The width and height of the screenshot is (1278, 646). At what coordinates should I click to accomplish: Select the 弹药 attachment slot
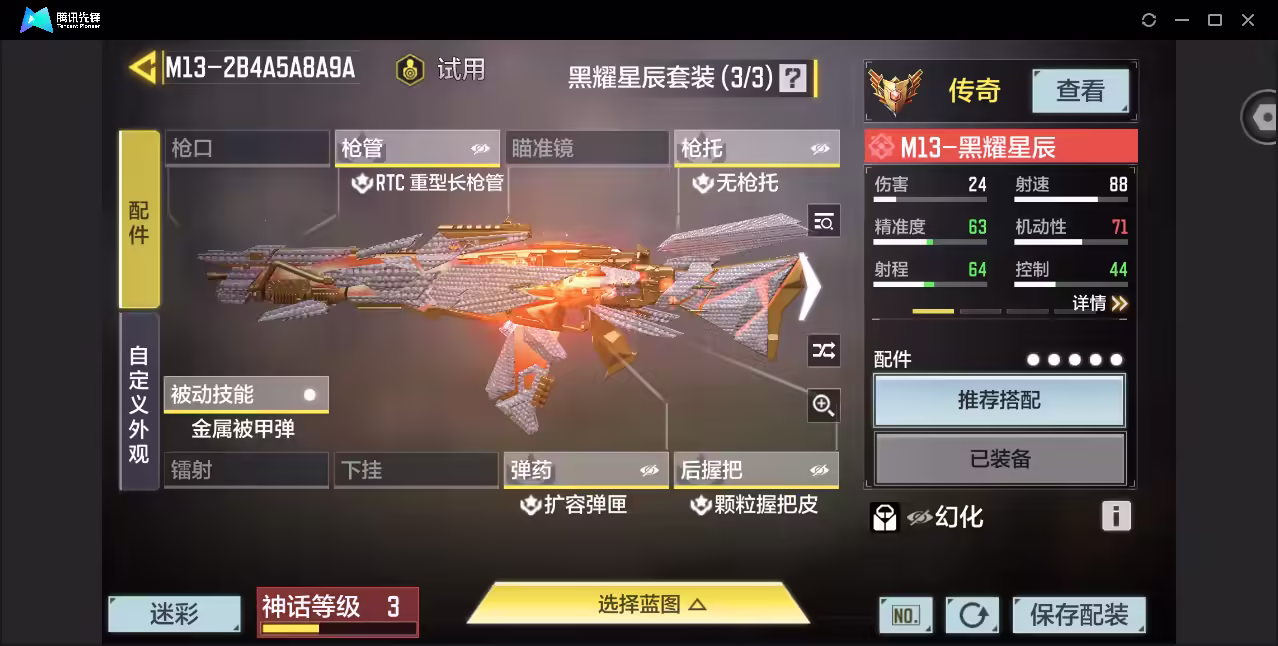coord(585,470)
